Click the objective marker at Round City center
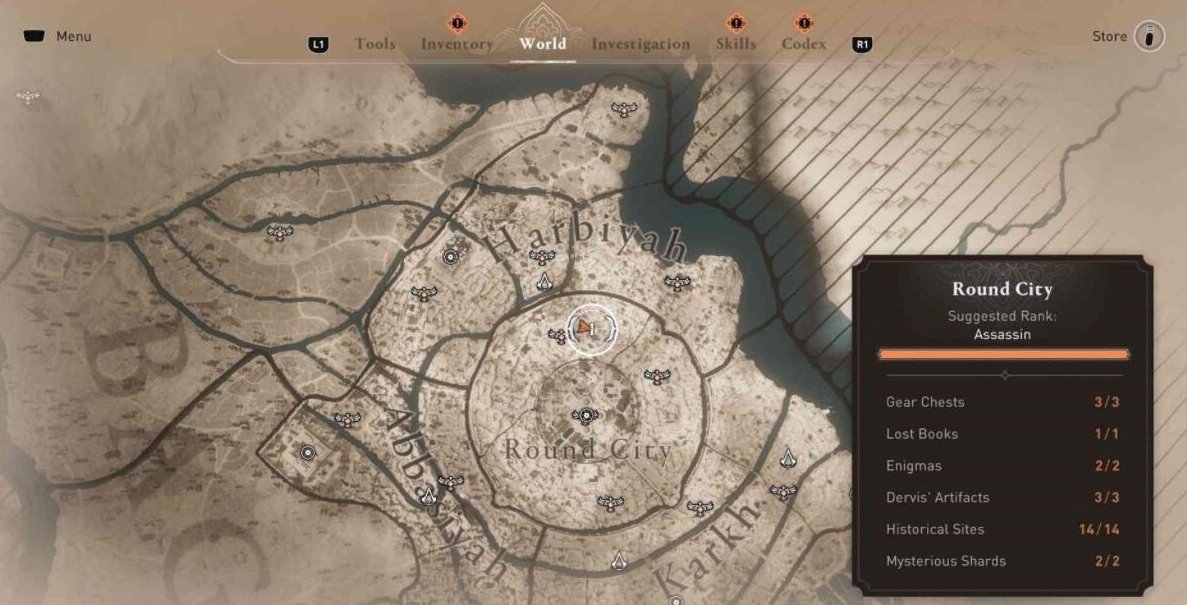This screenshot has height=605, width=1187. coord(584,415)
